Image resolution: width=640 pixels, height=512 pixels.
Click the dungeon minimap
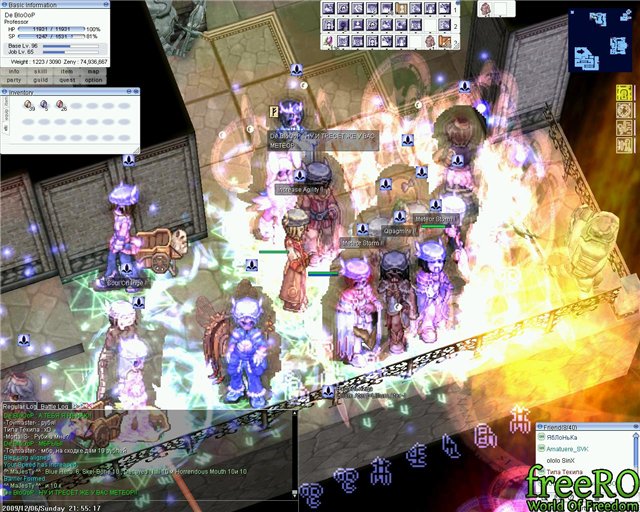click(601, 38)
